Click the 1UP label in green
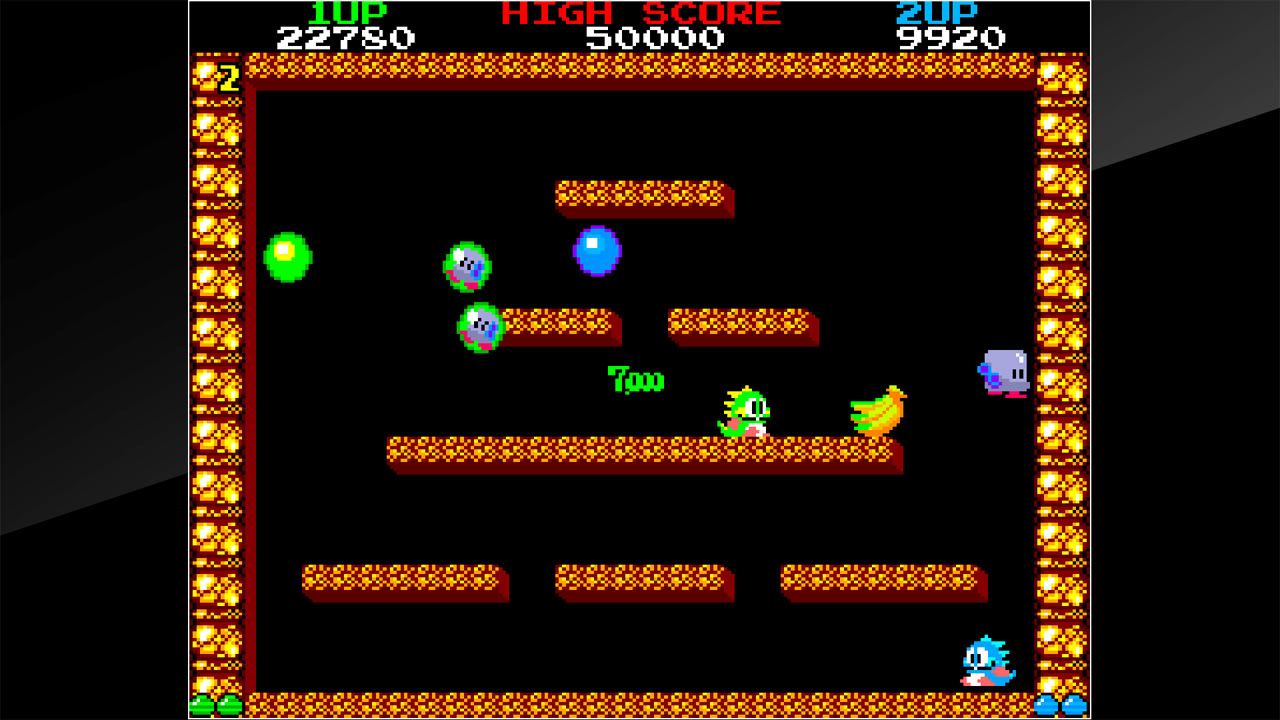 tap(347, 12)
